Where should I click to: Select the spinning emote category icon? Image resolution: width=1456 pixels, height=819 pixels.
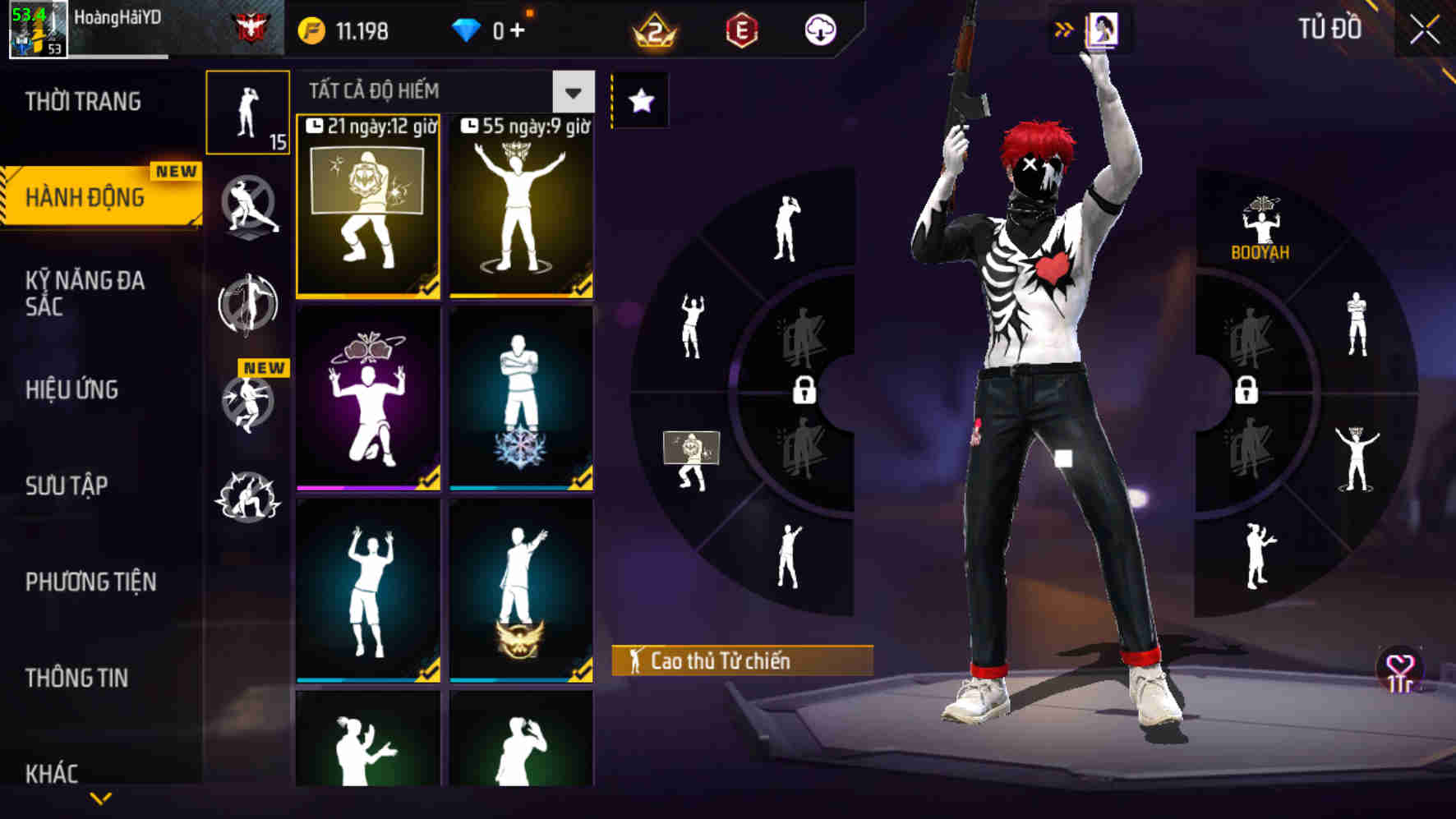point(248,304)
